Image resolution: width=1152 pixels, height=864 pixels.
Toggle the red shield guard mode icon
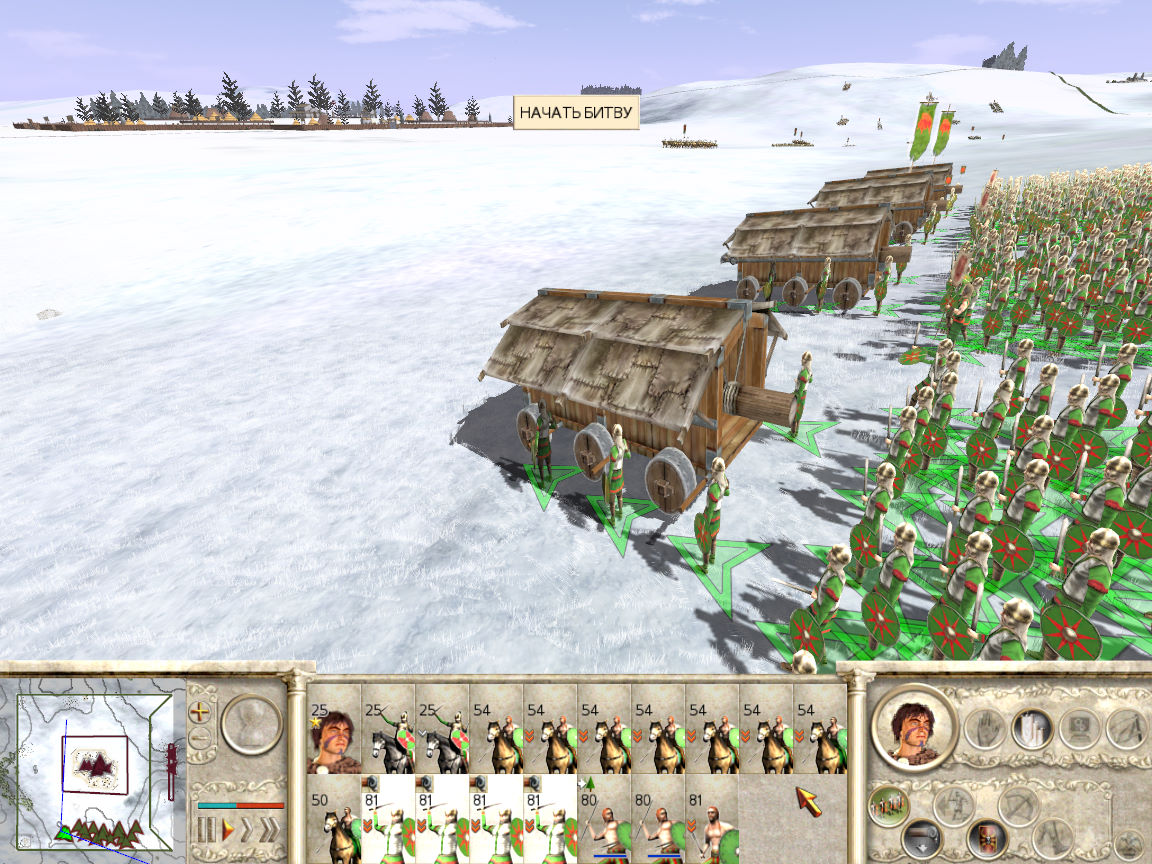click(986, 838)
